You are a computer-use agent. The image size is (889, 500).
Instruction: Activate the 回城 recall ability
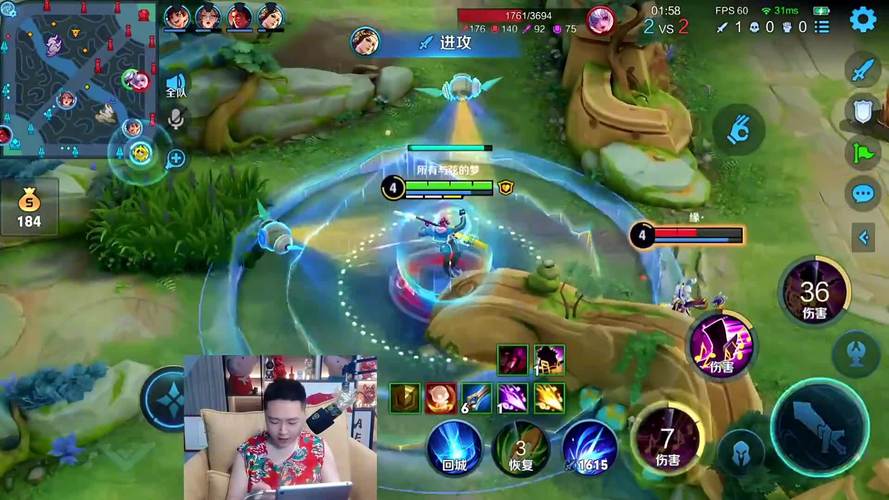pyautogui.click(x=455, y=445)
